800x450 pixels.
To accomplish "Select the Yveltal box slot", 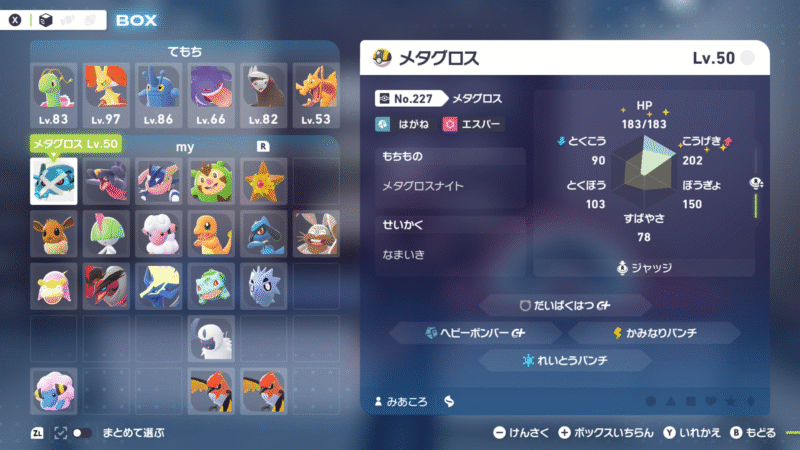I will pos(106,285).
